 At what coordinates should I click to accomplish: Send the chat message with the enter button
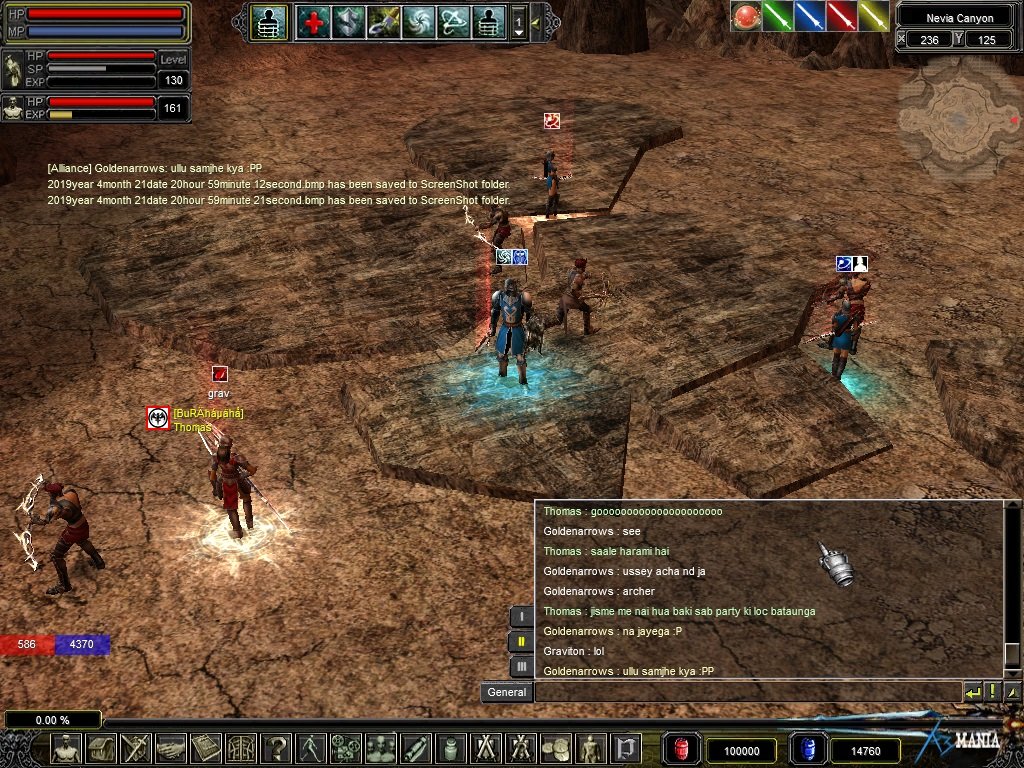(972, 692)
